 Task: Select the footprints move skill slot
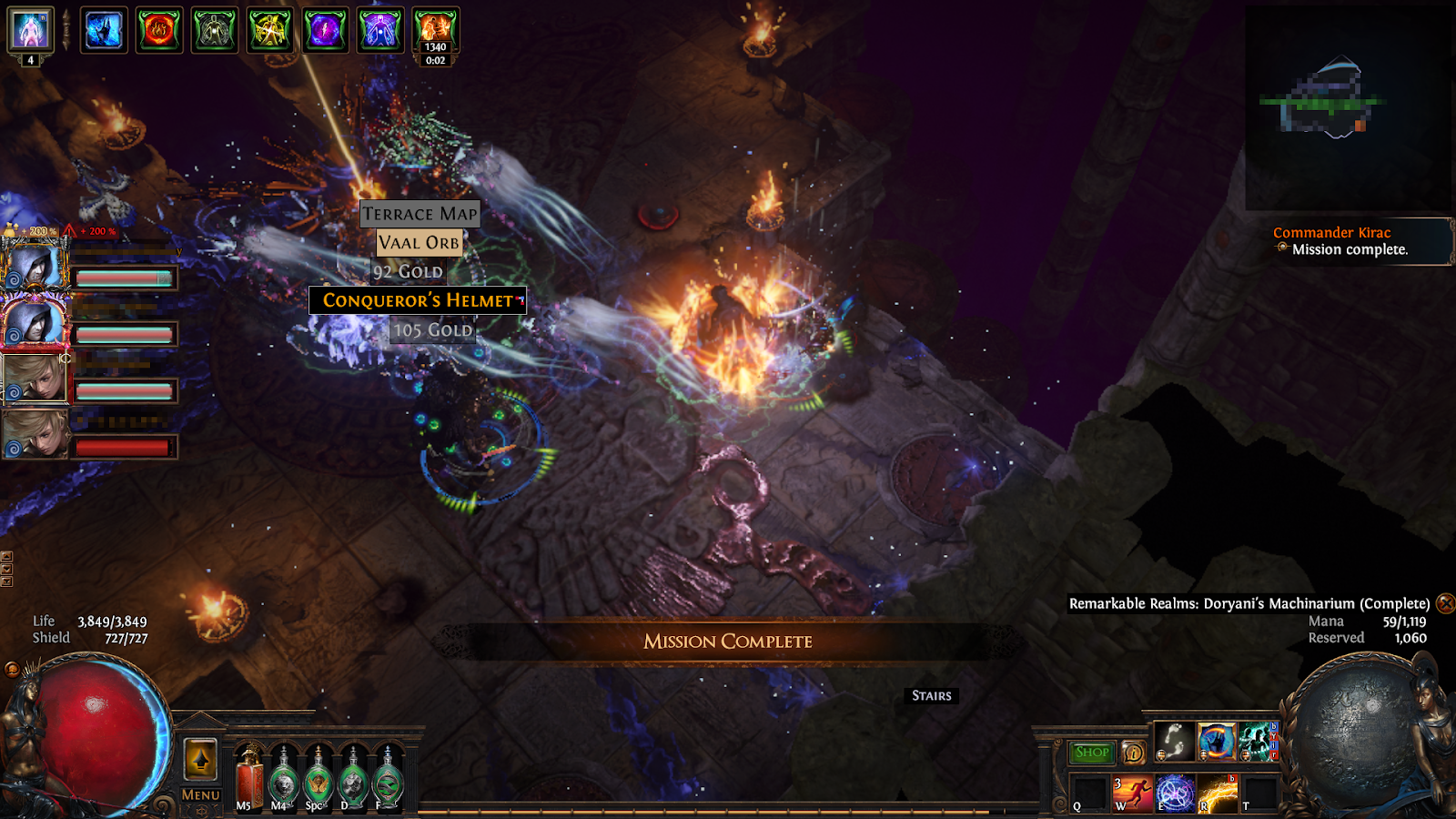[x=1174, y=742]
